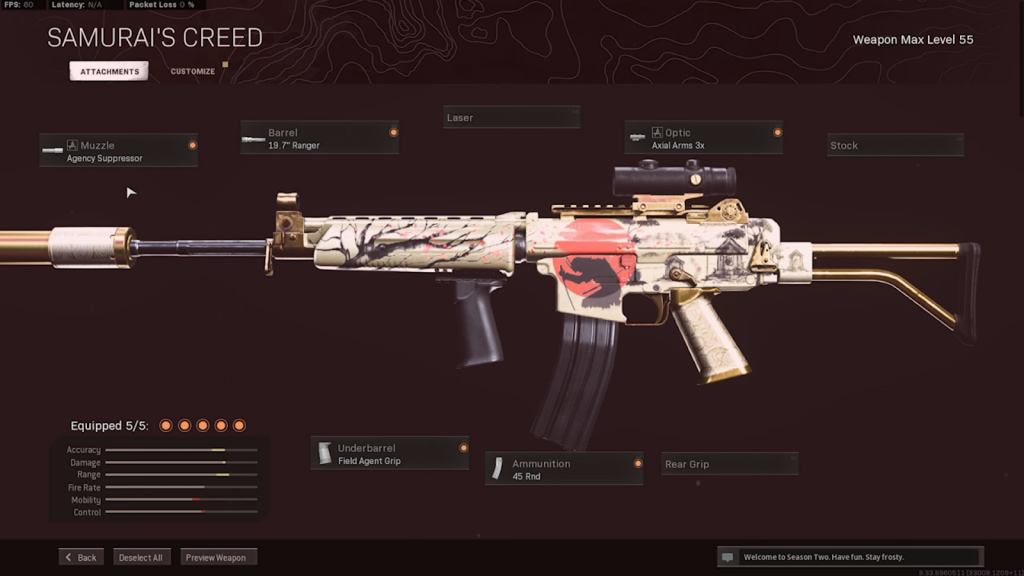Choose the Barrel 19.7" Ranger slot
Screen dimensions: 1024x576
coord(319,138)
